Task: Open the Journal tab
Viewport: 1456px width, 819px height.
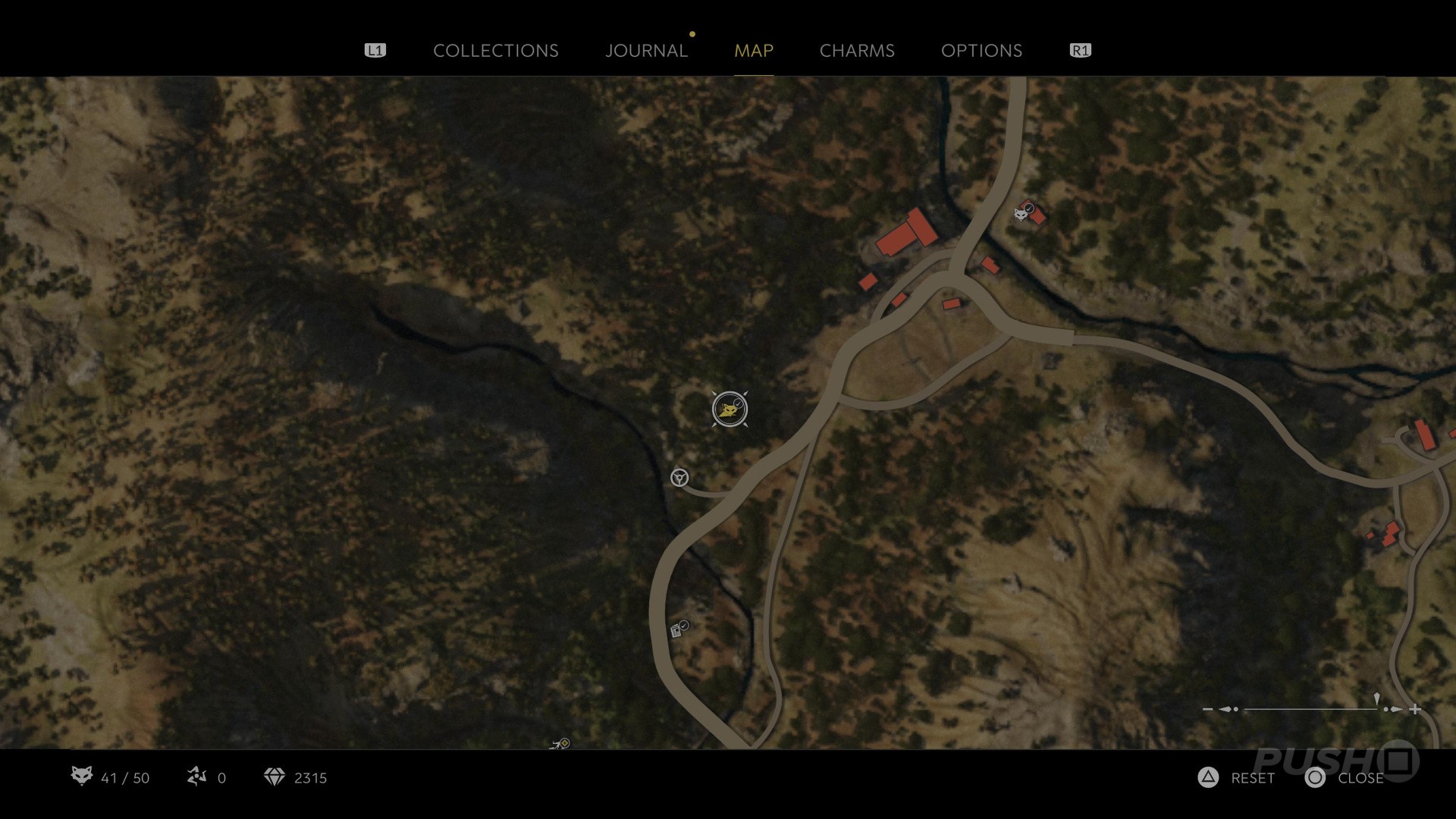Action: coord(646,51)
